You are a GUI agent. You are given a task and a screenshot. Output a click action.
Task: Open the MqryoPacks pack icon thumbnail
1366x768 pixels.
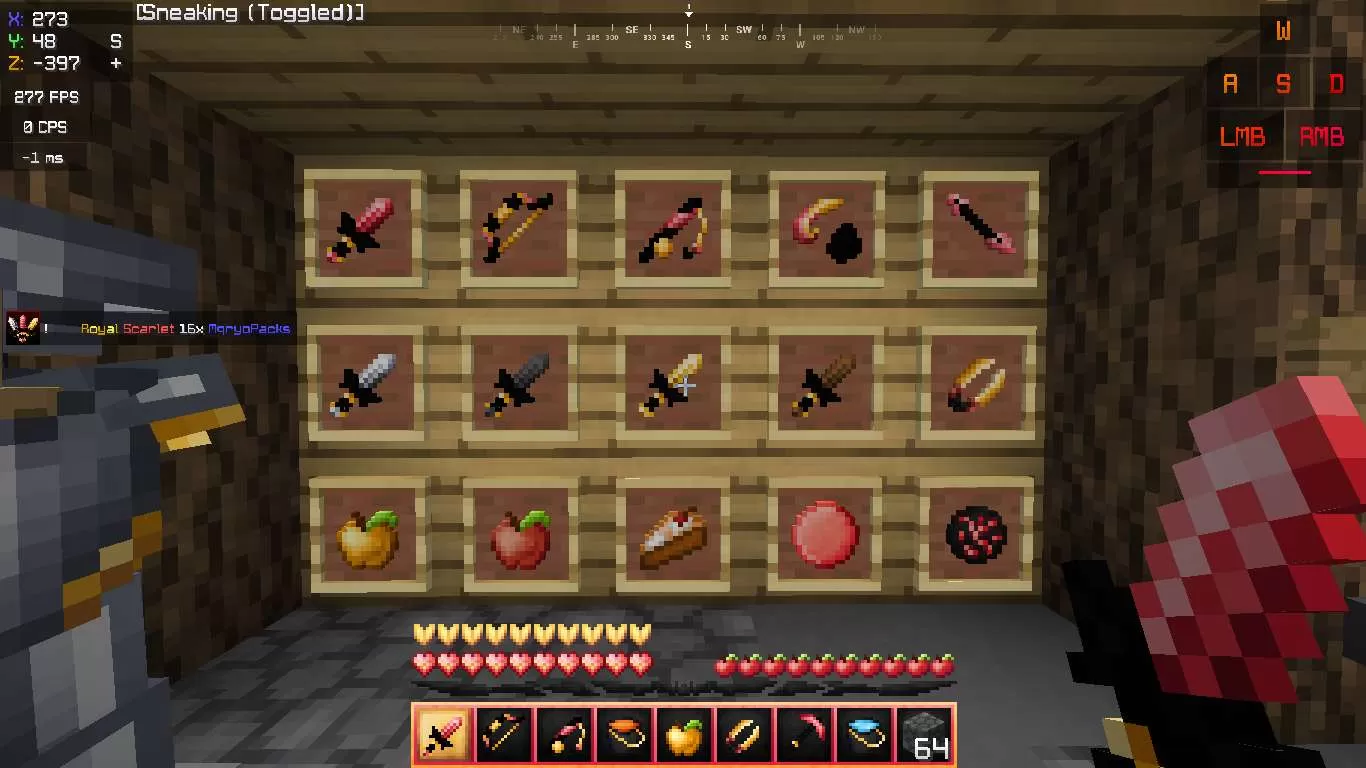tap(22, 327)
